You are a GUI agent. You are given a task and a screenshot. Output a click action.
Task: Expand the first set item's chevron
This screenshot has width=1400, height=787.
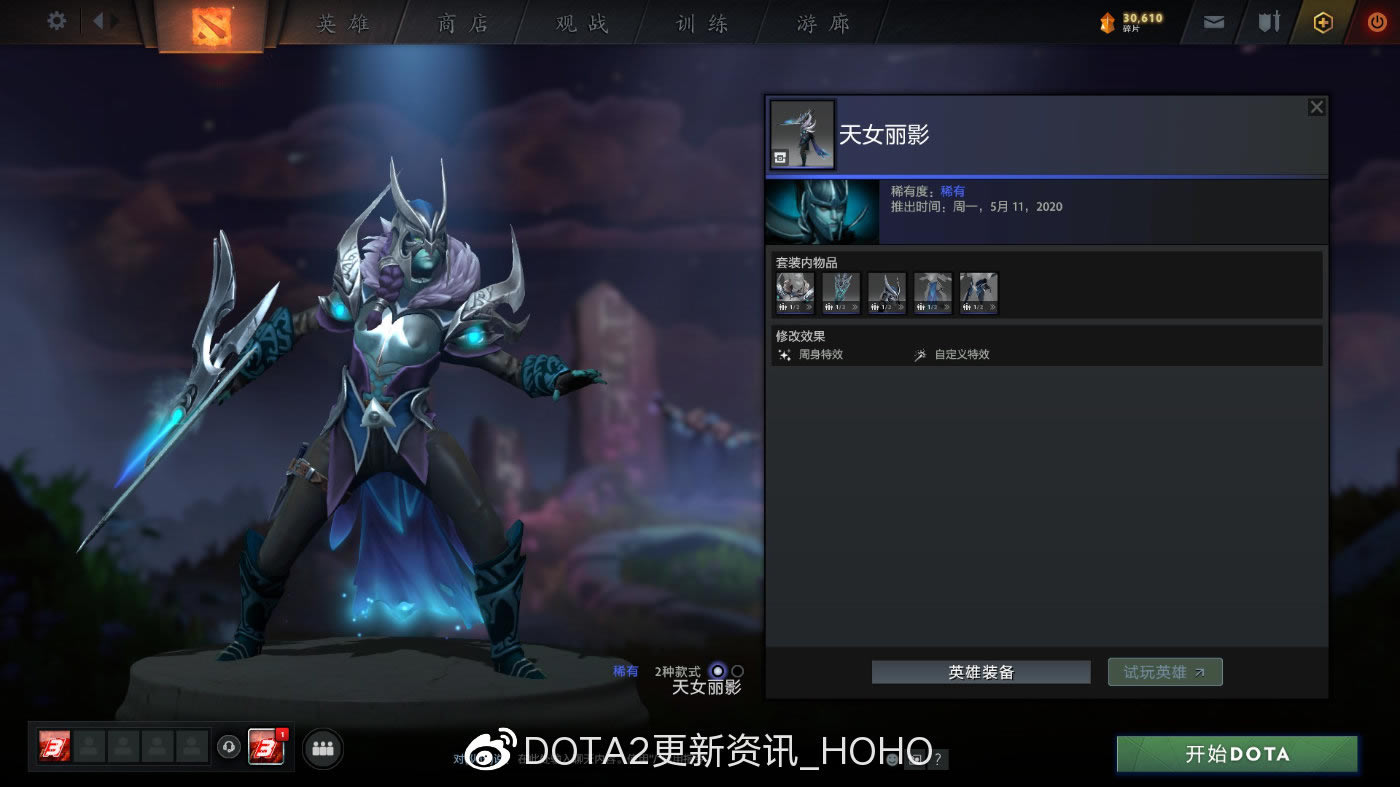coord(810,306)
